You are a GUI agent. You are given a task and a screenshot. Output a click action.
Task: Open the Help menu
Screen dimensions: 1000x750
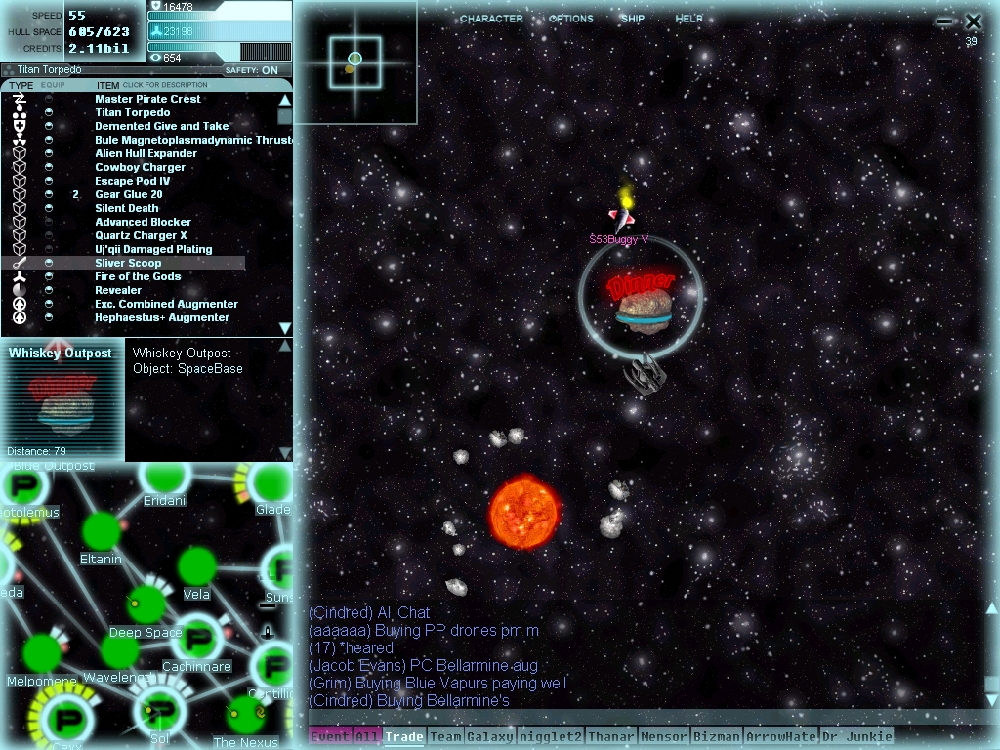689,19
